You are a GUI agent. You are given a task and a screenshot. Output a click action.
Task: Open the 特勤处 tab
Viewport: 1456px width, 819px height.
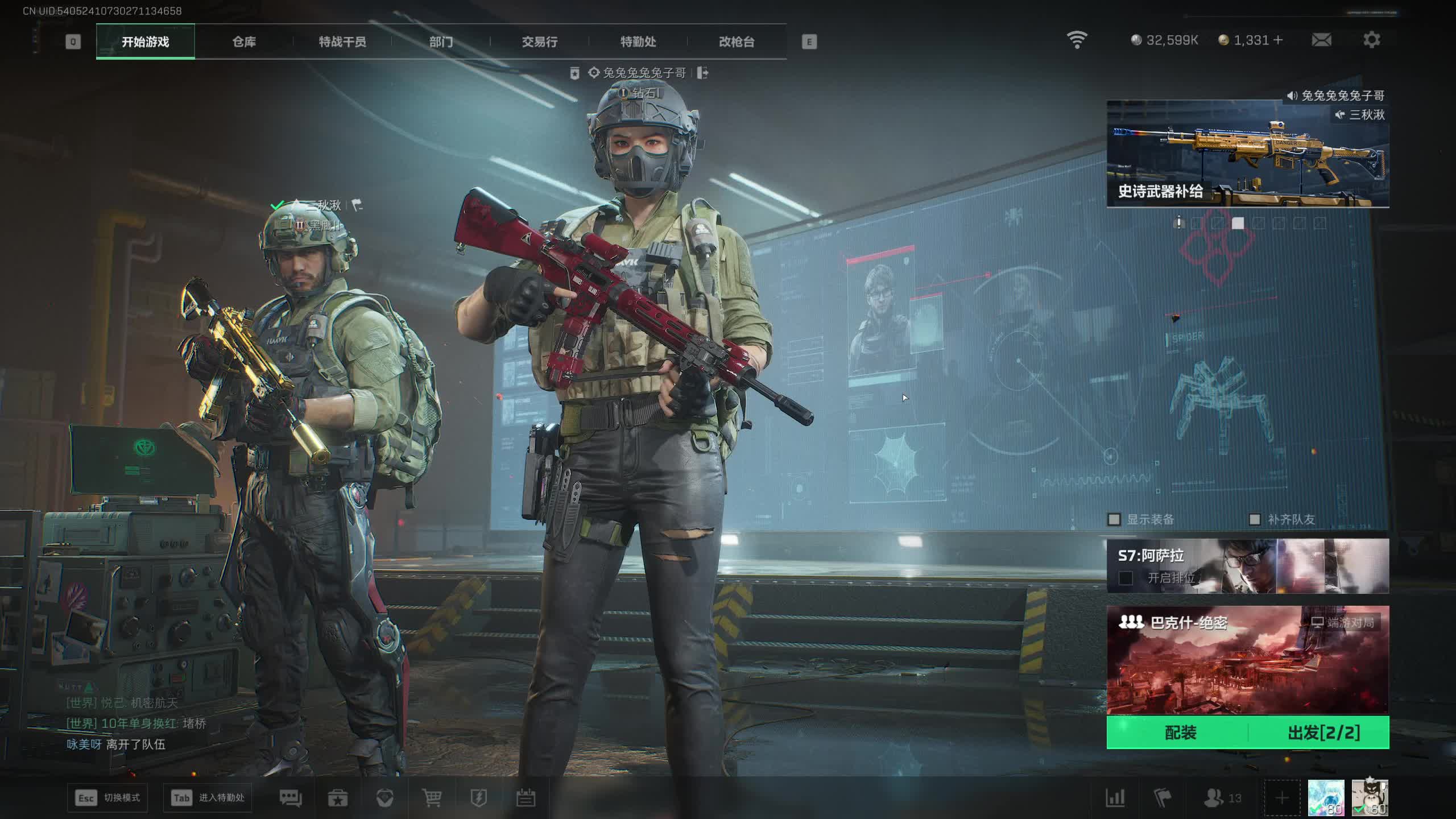click(x=638, y=42)
